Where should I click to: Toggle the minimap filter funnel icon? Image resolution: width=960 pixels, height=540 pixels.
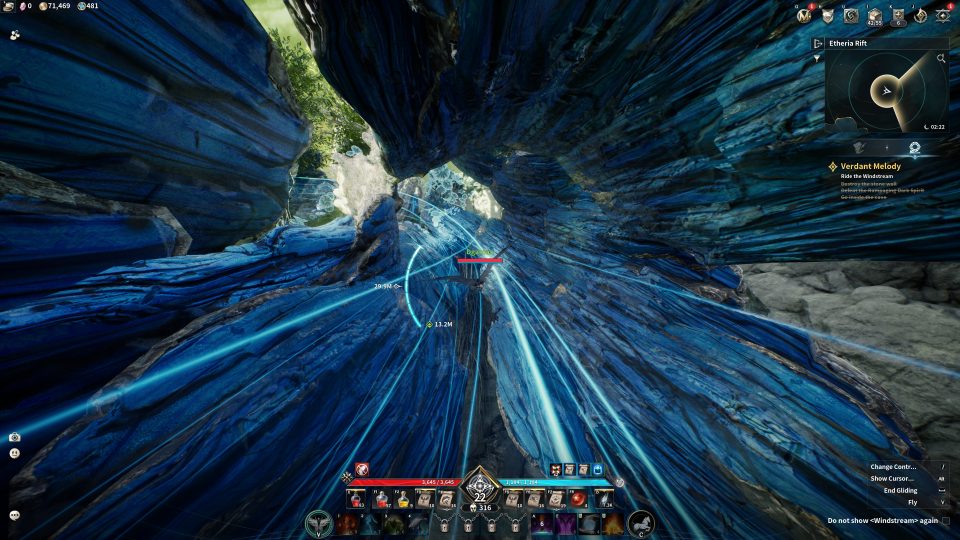819,58
